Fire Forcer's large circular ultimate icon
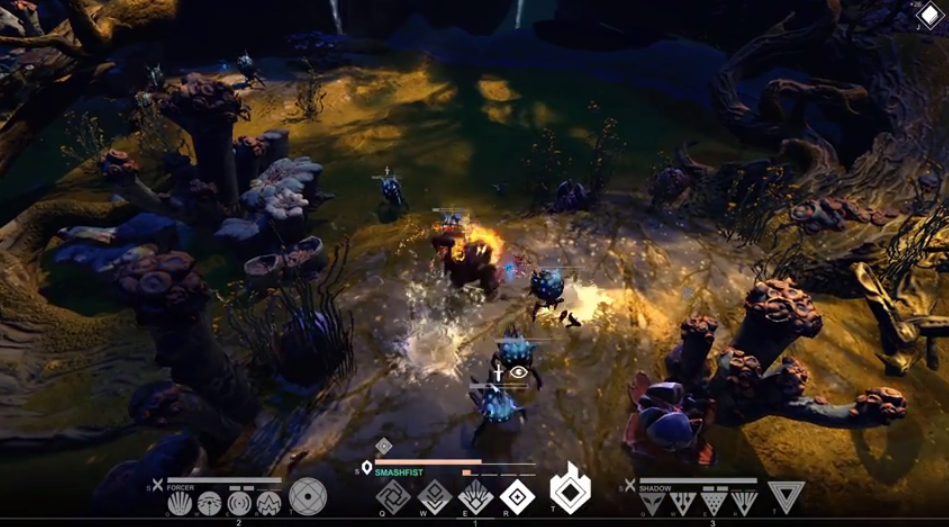949x527 pixels. [x=307, y=497]
